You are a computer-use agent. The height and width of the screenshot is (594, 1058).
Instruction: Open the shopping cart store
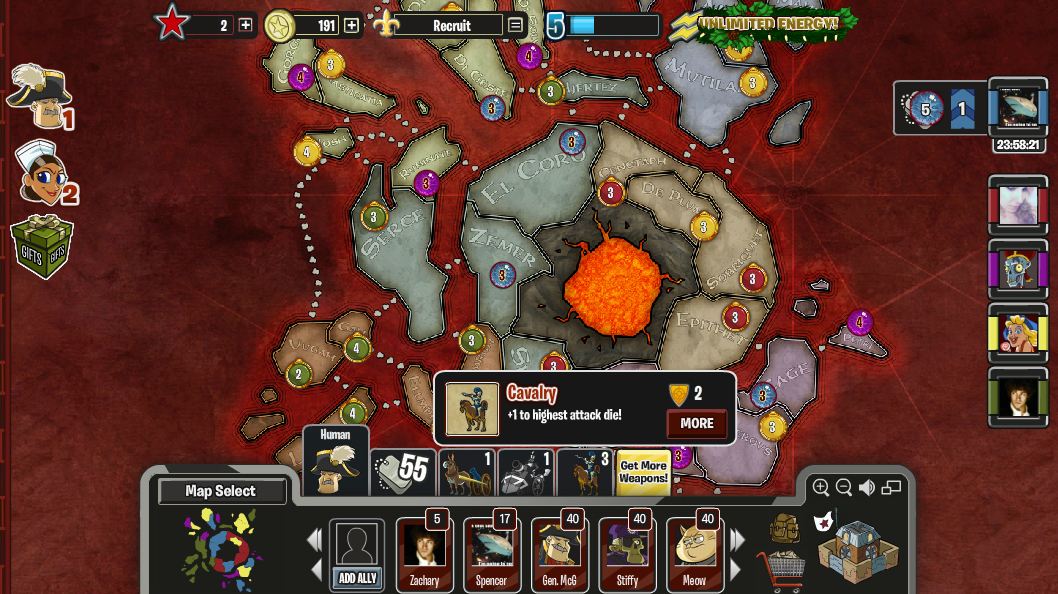(x=780, y=571)
